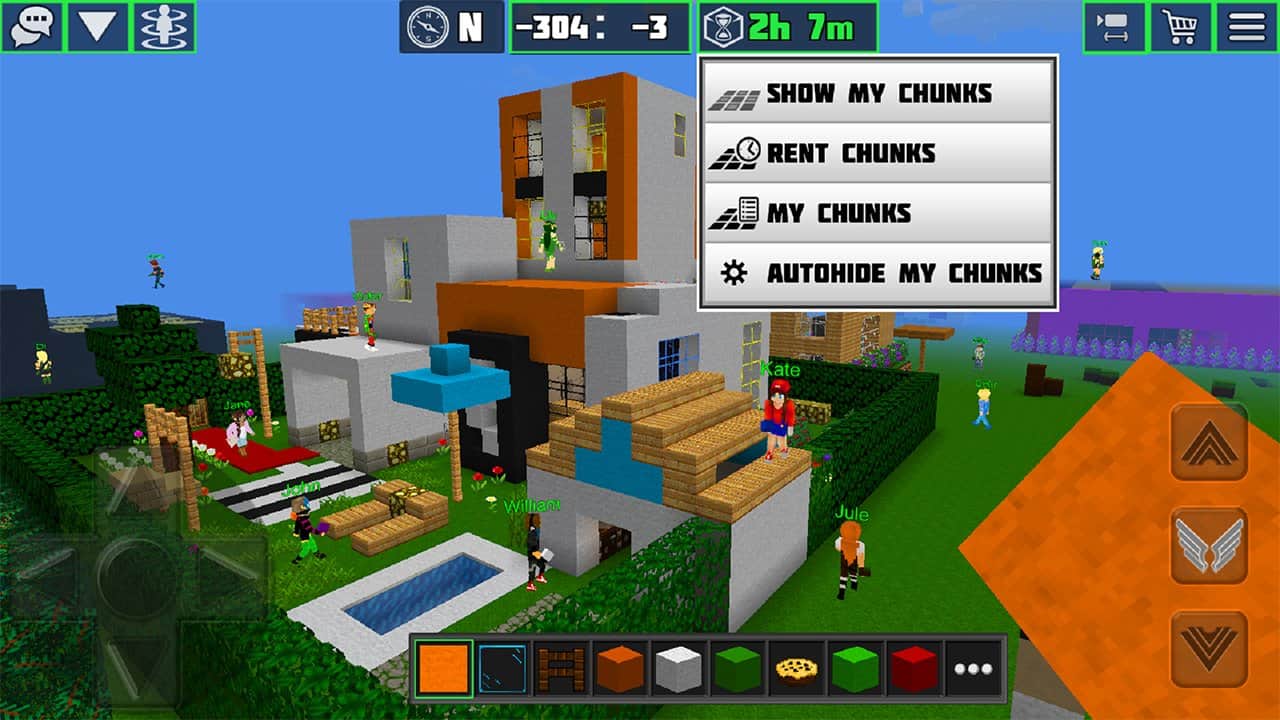Select the white cube block
Screen dimensions: 1280x720
click(679, 668)
